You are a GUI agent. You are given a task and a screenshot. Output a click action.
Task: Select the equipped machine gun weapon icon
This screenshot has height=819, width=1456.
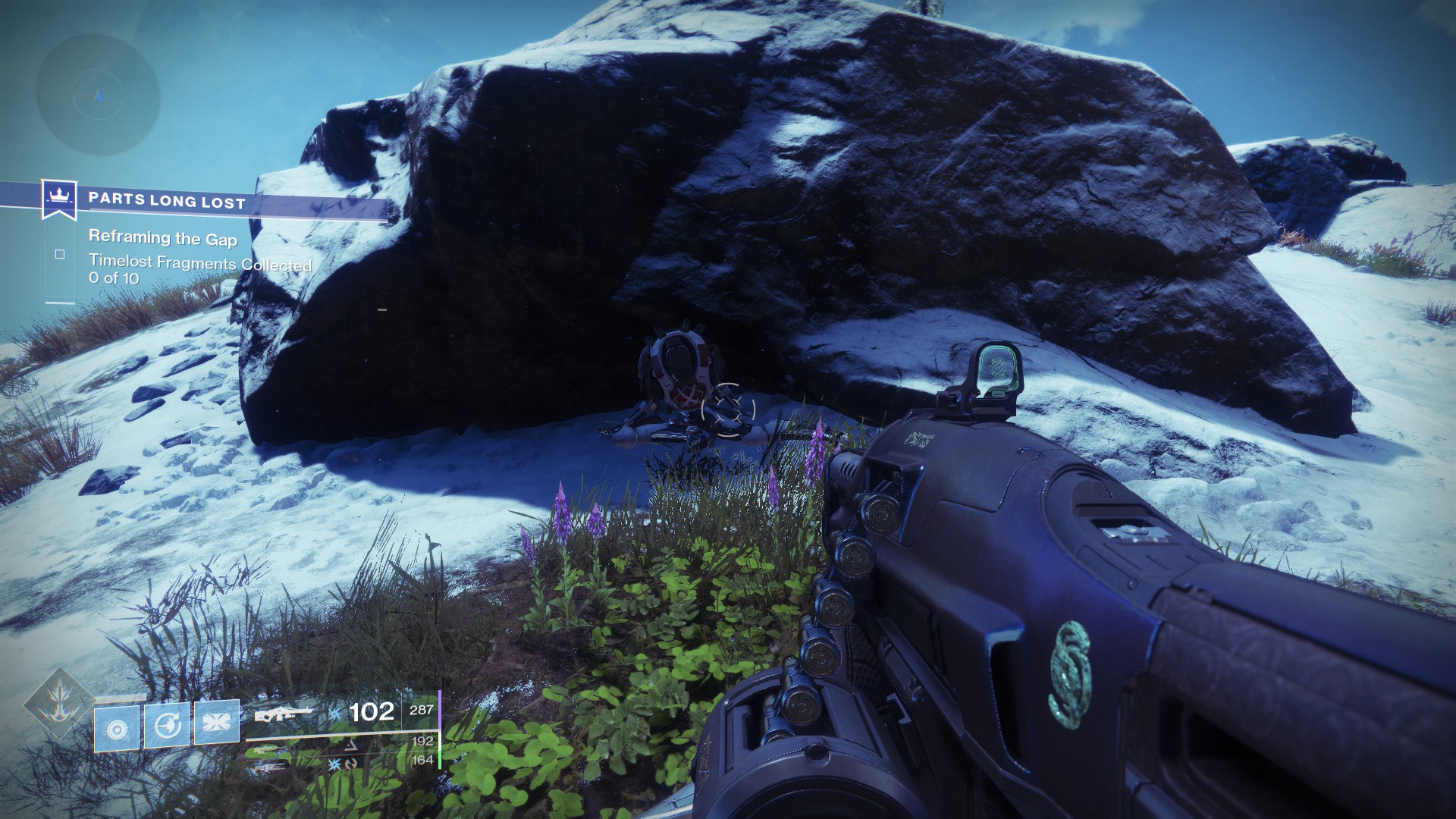click(284, 714)
